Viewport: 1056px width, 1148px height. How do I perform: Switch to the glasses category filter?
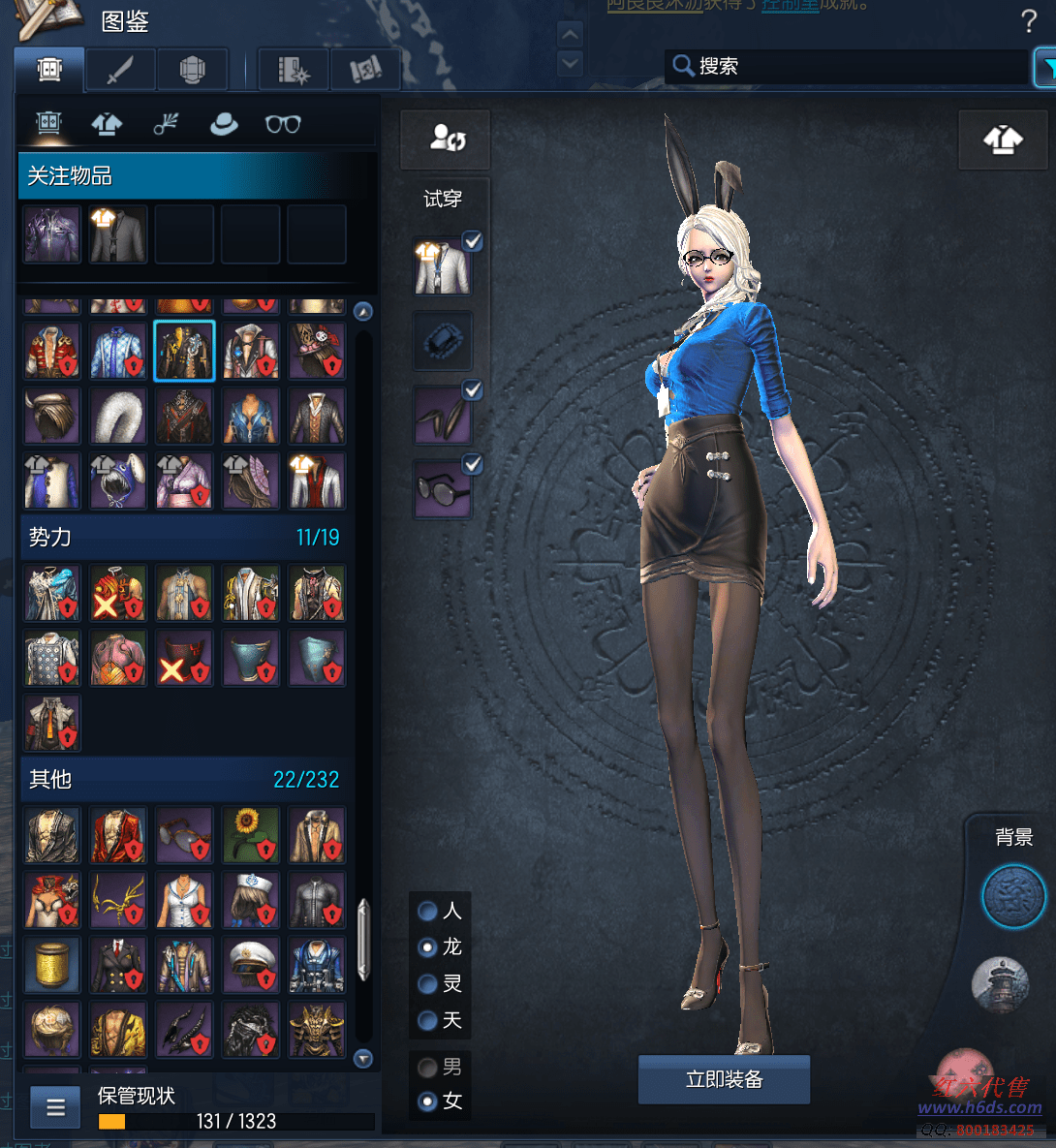click(x=283, y=124)
